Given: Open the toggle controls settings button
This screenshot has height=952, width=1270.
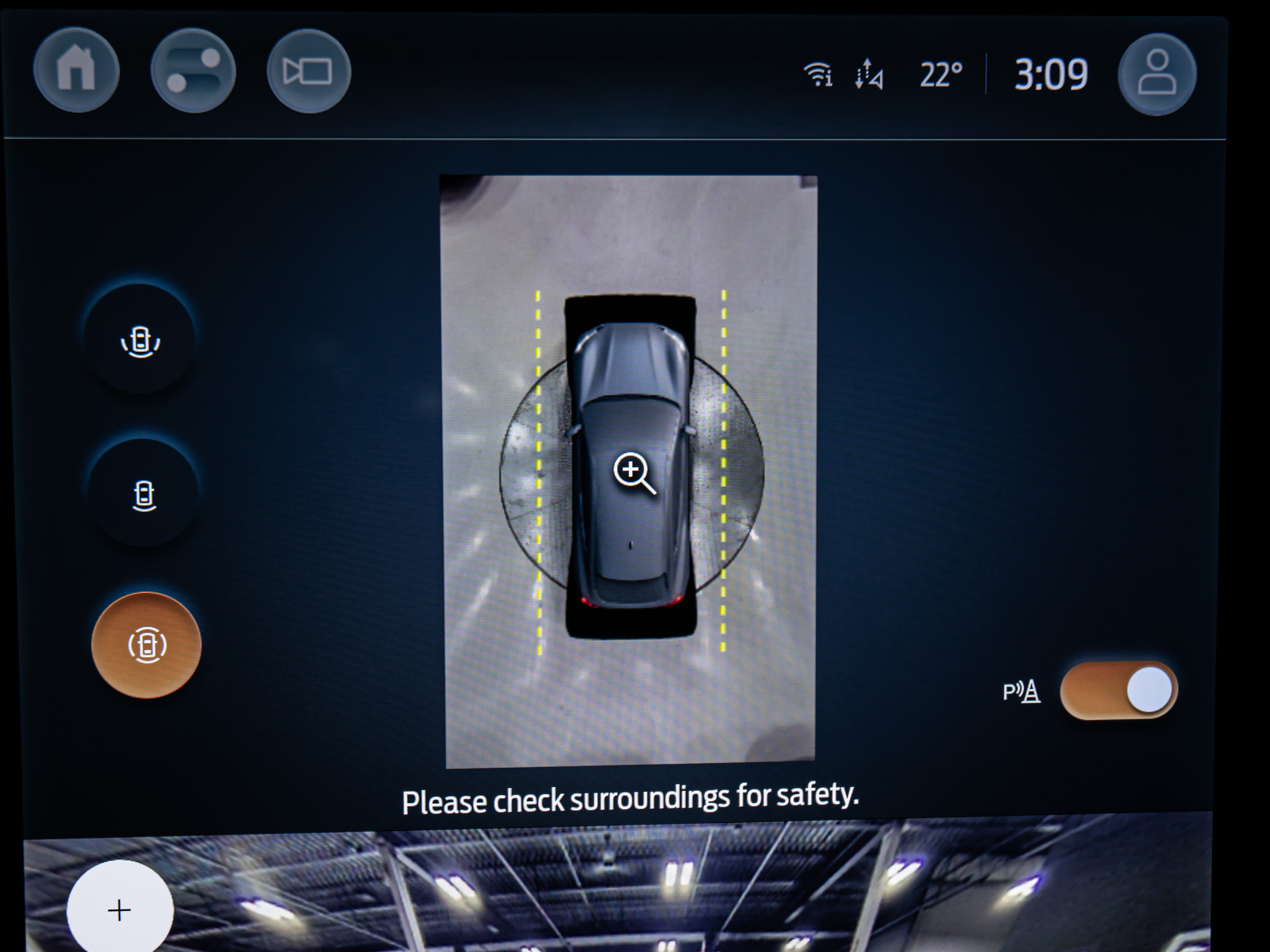Looking at the screenshot, I should (x=193, y=71).
